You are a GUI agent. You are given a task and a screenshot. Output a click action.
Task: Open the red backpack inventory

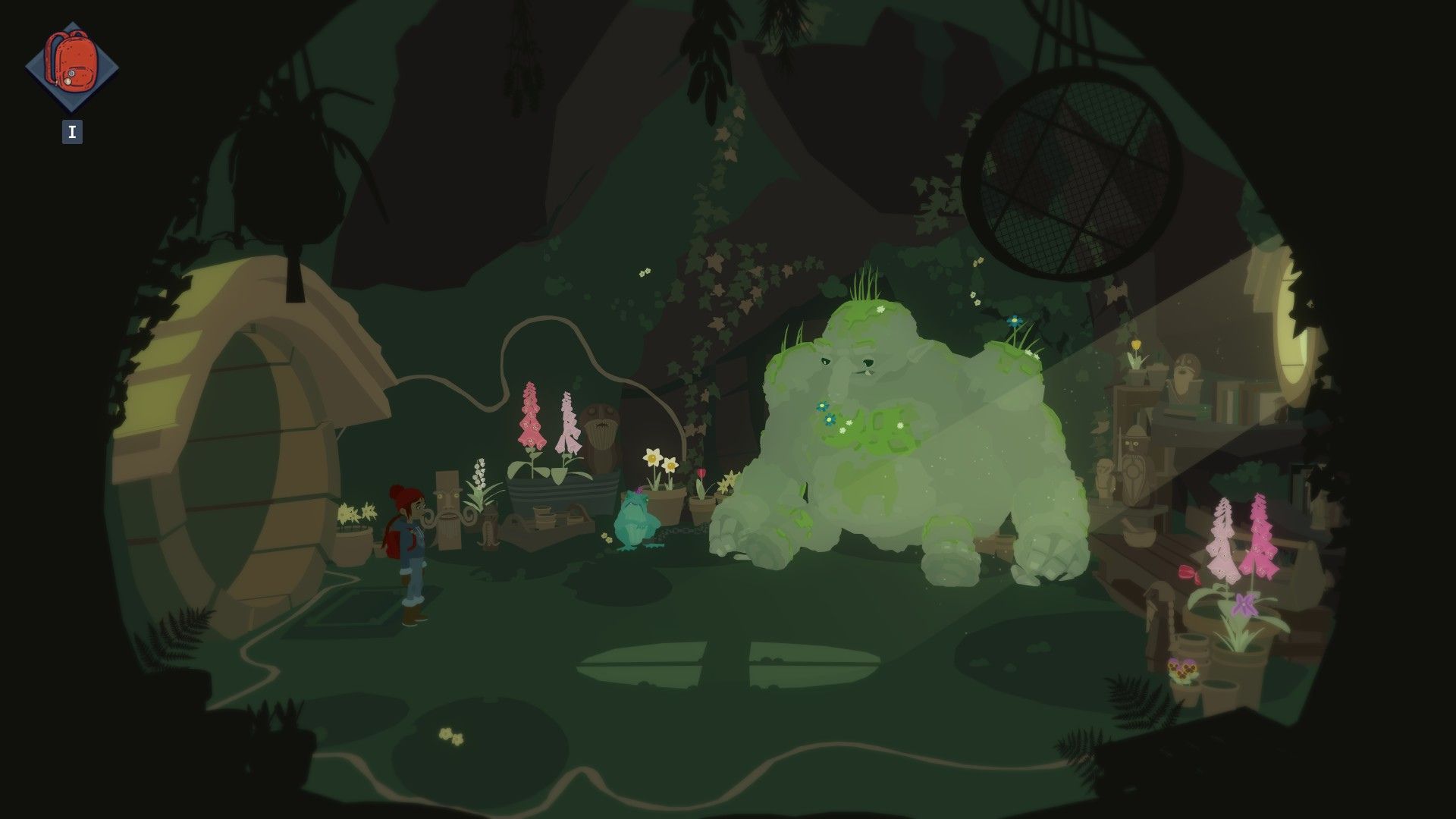72,67
